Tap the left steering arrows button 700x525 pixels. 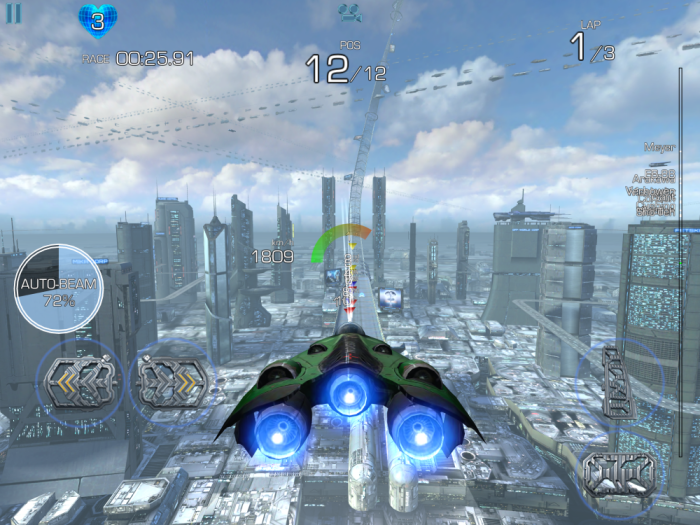(76, 380)
